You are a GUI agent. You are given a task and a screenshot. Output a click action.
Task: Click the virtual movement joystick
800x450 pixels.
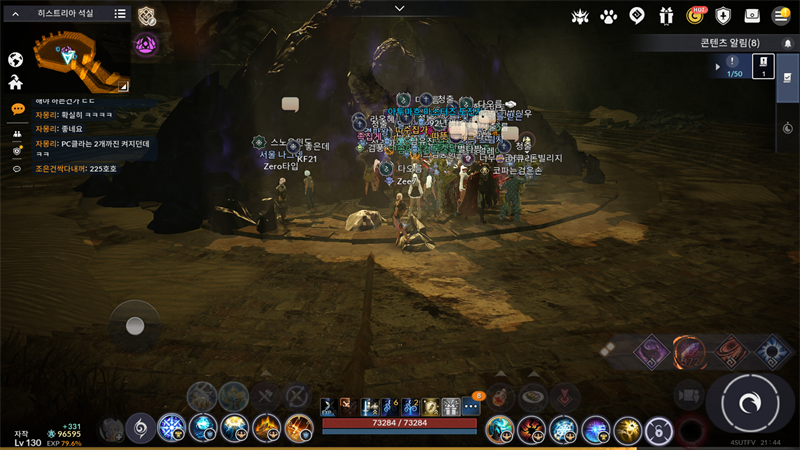pyautogui.click(x=135, y=326)
